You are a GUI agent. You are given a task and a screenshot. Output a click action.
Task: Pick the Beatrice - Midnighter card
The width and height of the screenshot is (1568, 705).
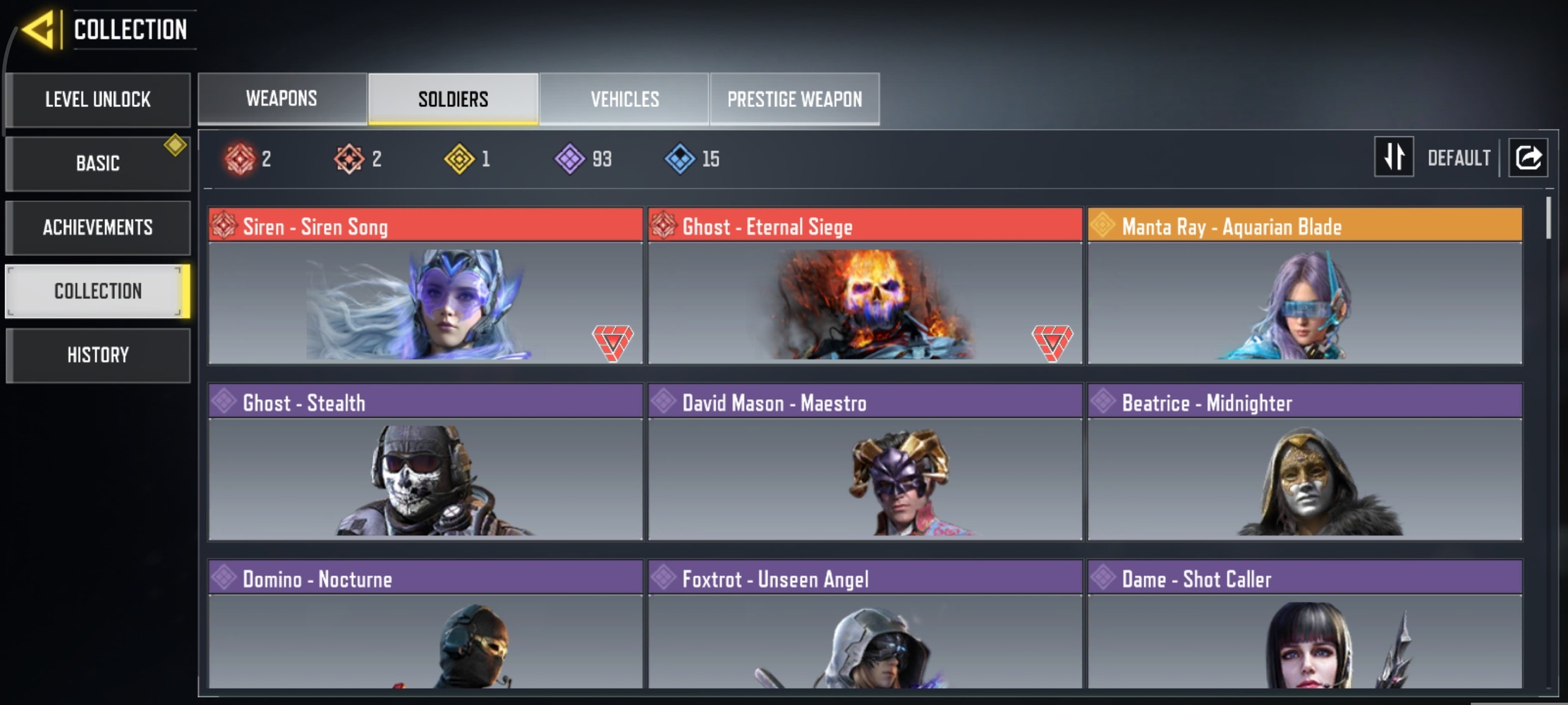pos(1304,462)
